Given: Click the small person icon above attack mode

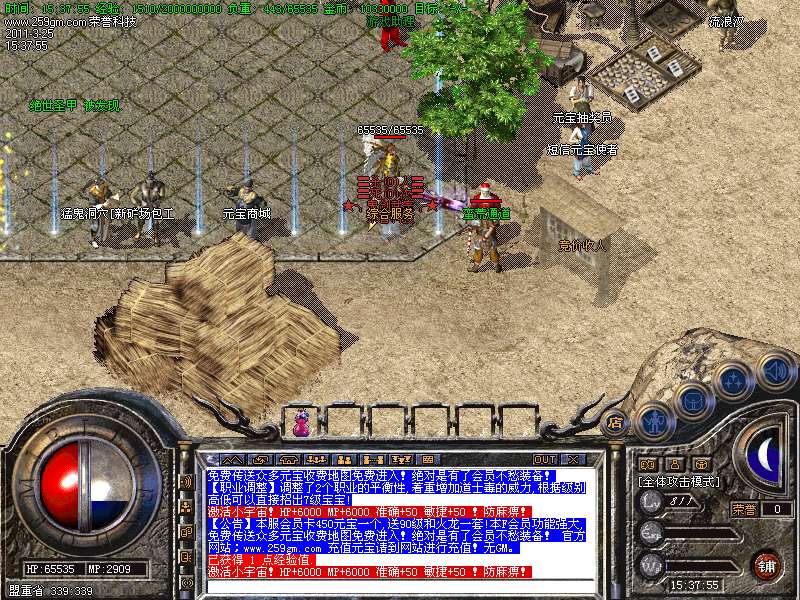Looking at the screenshot, I should 674,464.
